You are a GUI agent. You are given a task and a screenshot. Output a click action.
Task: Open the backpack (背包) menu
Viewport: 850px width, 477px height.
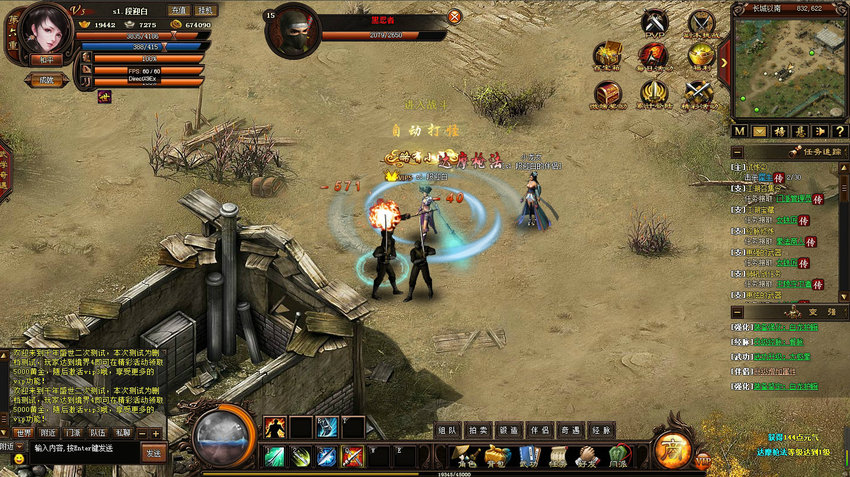click(x=496, y=456)
